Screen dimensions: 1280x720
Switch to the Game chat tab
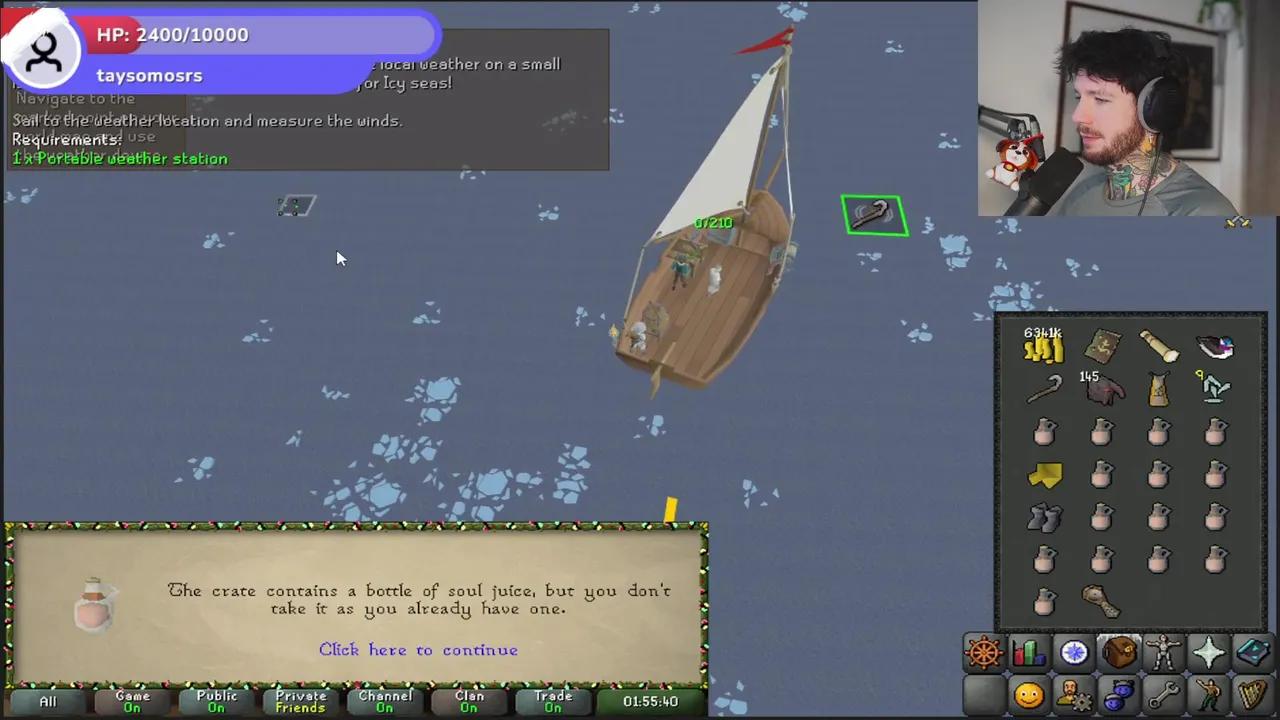132,700
